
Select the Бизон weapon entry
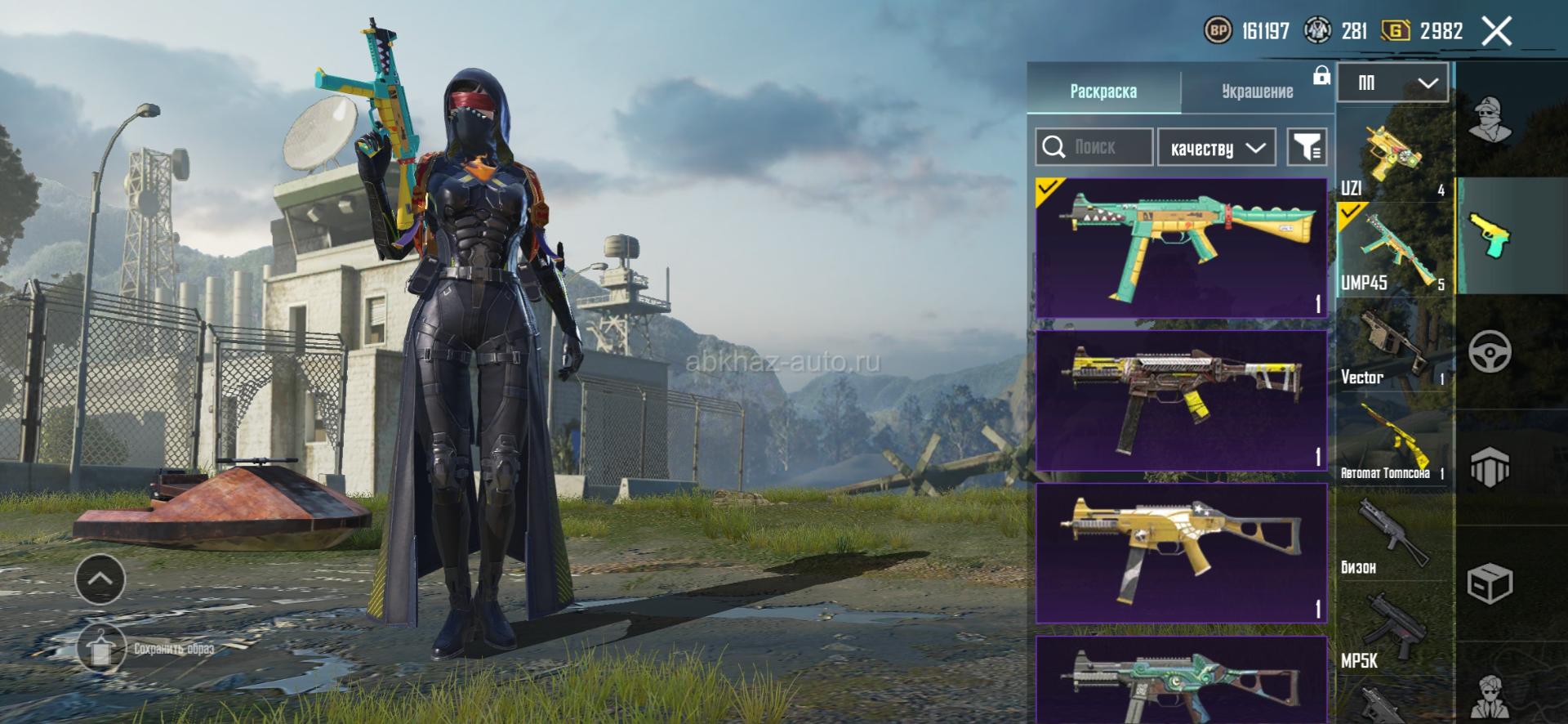(x=1392, y=535)
